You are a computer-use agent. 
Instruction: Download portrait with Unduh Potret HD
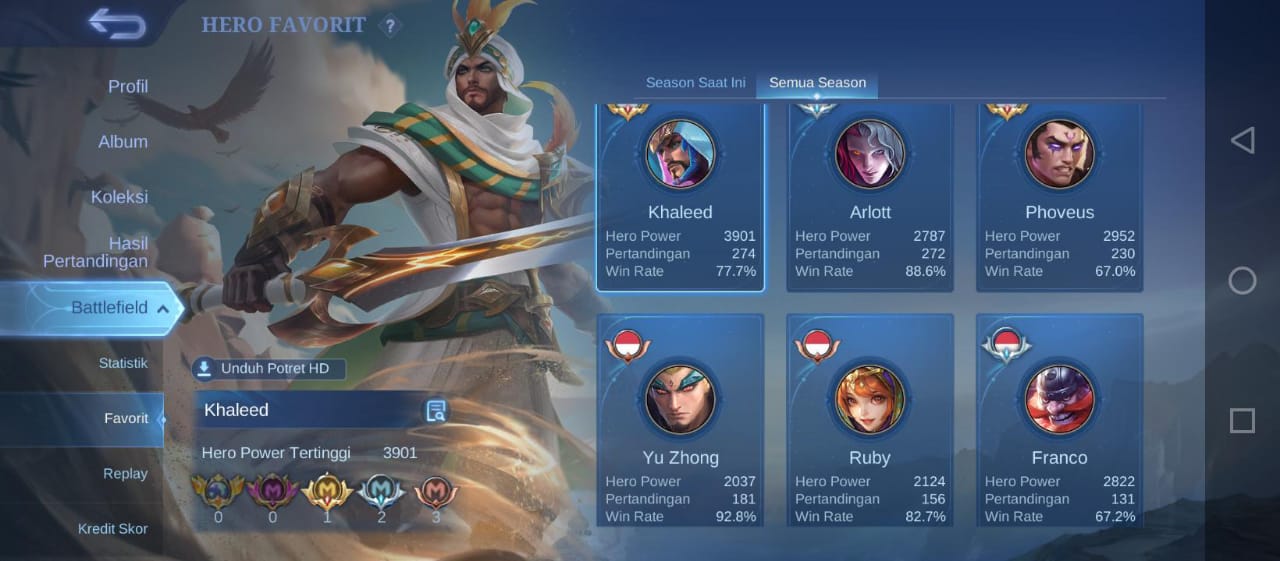(268, 368)
